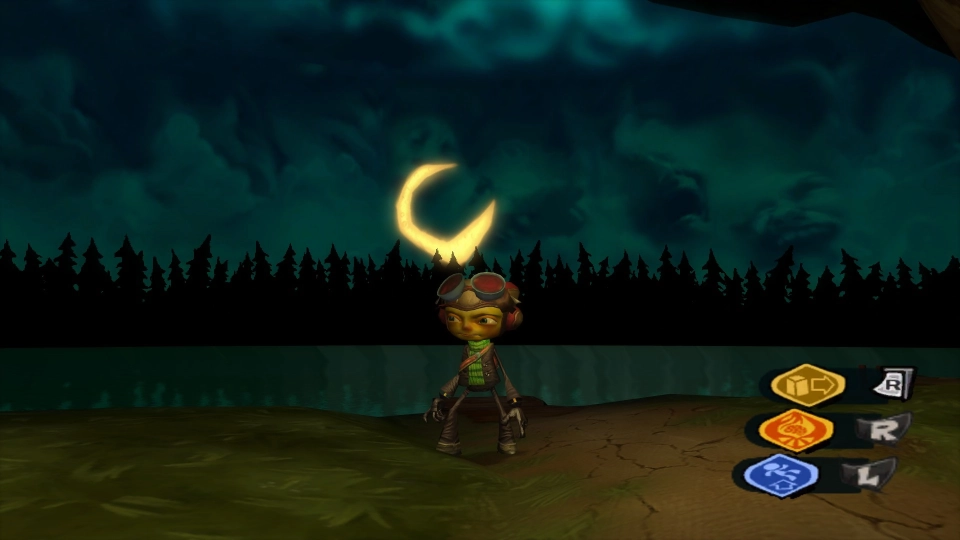Choose the blue Levitation power badge
The image size is (960, 540).
point(782,474)
